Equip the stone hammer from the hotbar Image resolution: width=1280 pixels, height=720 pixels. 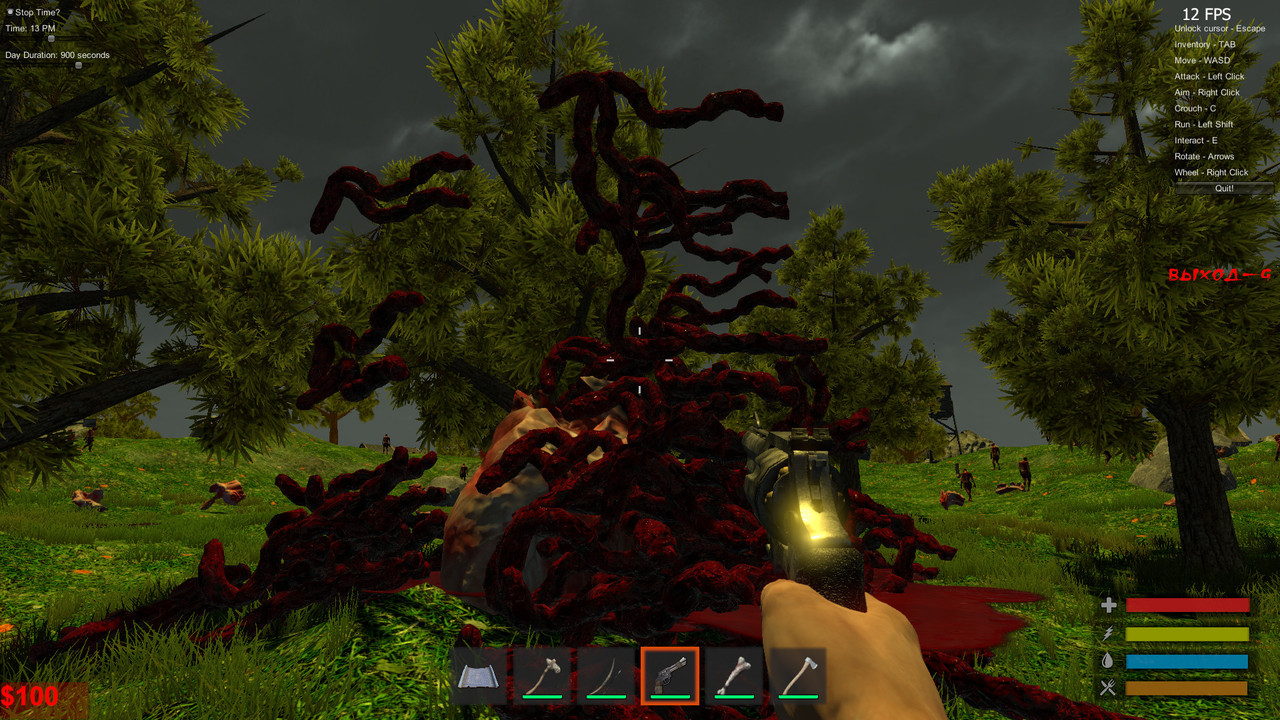(x=542, y=677)
